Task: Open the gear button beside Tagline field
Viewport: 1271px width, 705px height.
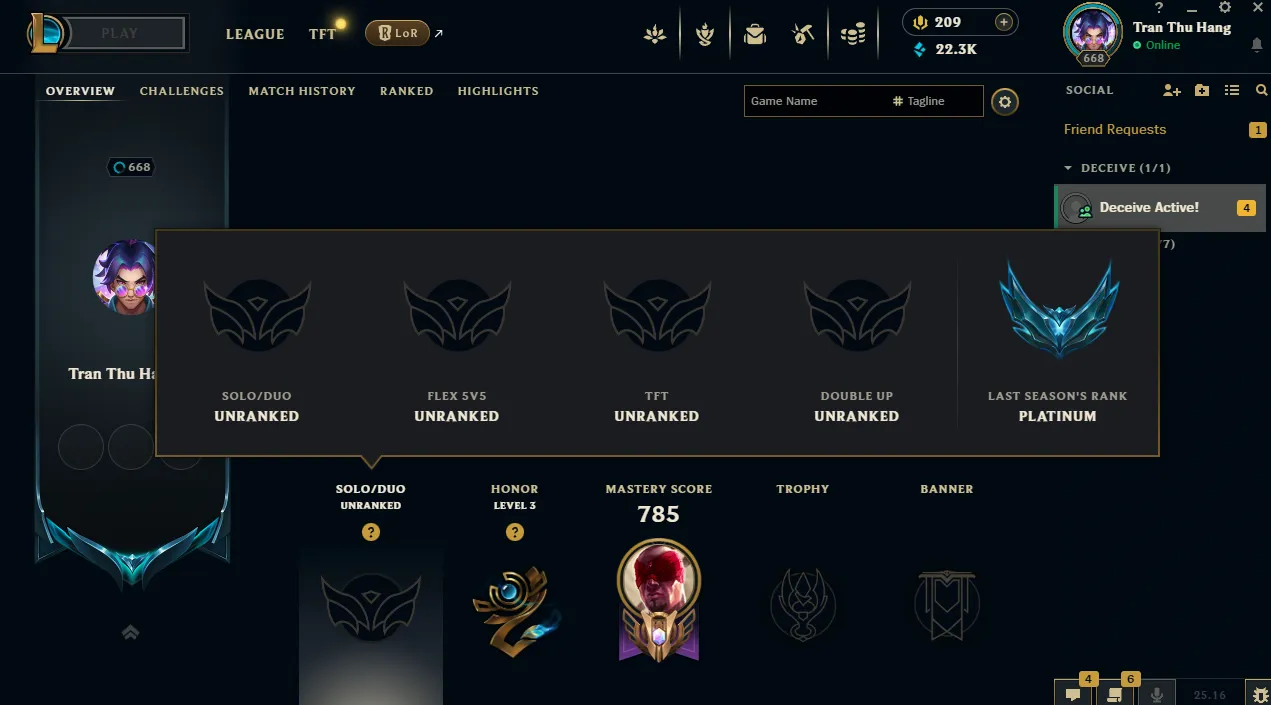Action: click(x=1005, y=101)
